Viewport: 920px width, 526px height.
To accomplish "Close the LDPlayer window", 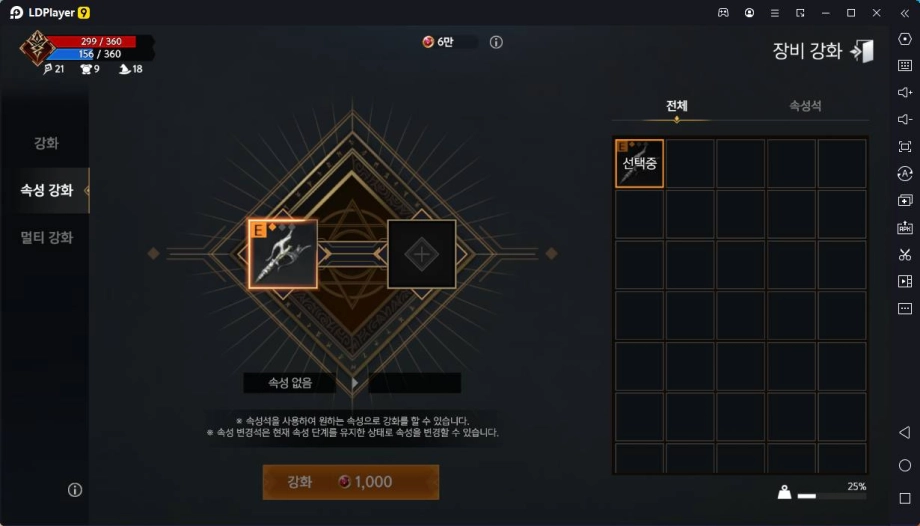I will [x=876, y=12].
